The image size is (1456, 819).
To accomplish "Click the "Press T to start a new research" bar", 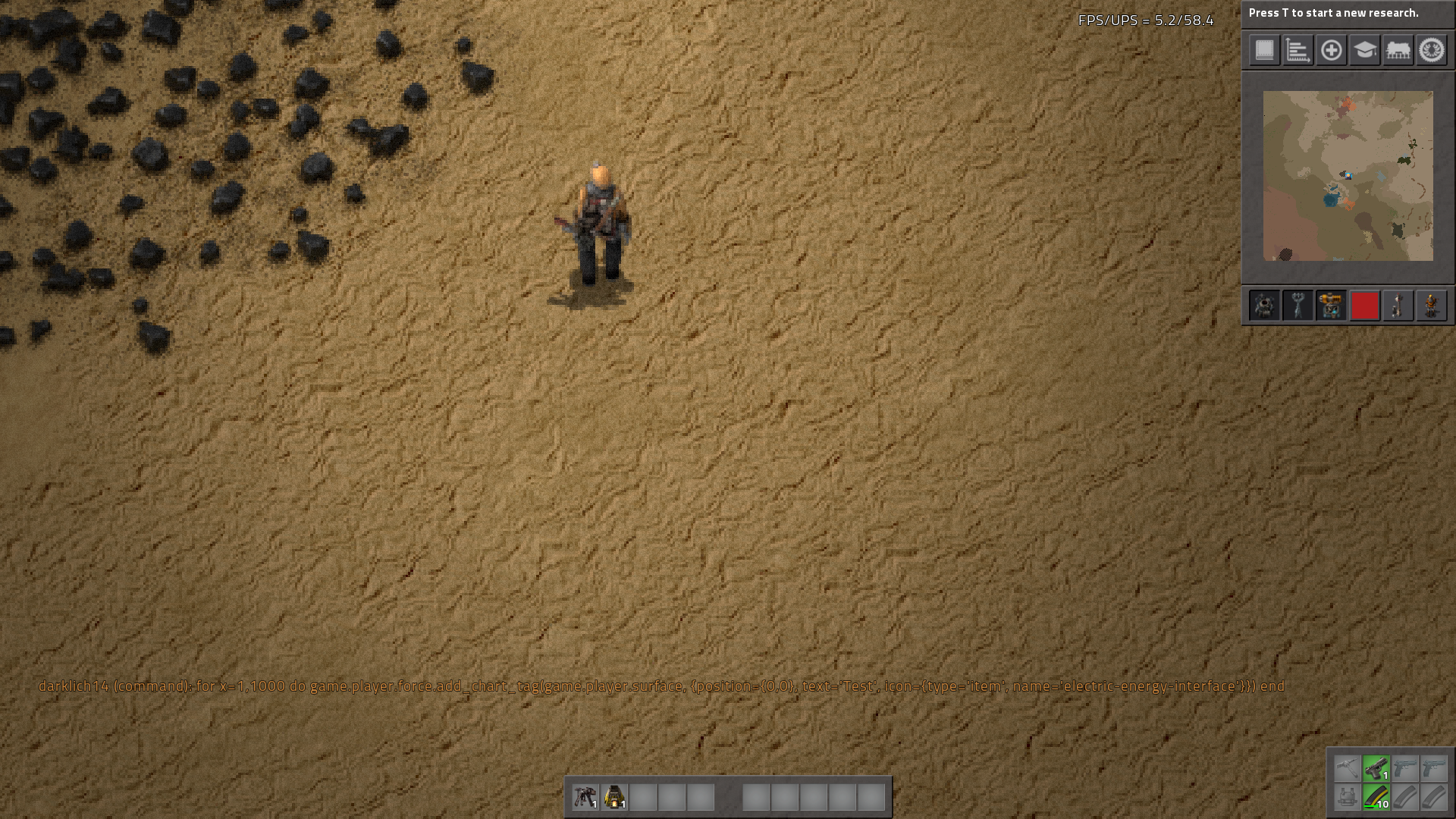I will click(x=1348, y=13).
